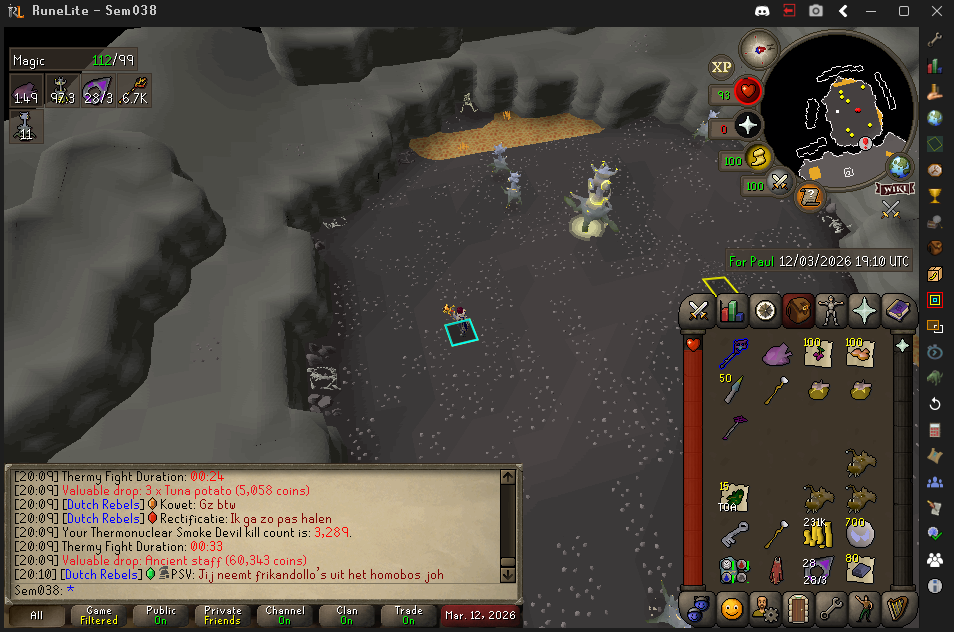Open the Combat Options tab
The image size is (954, 632).
698,311
